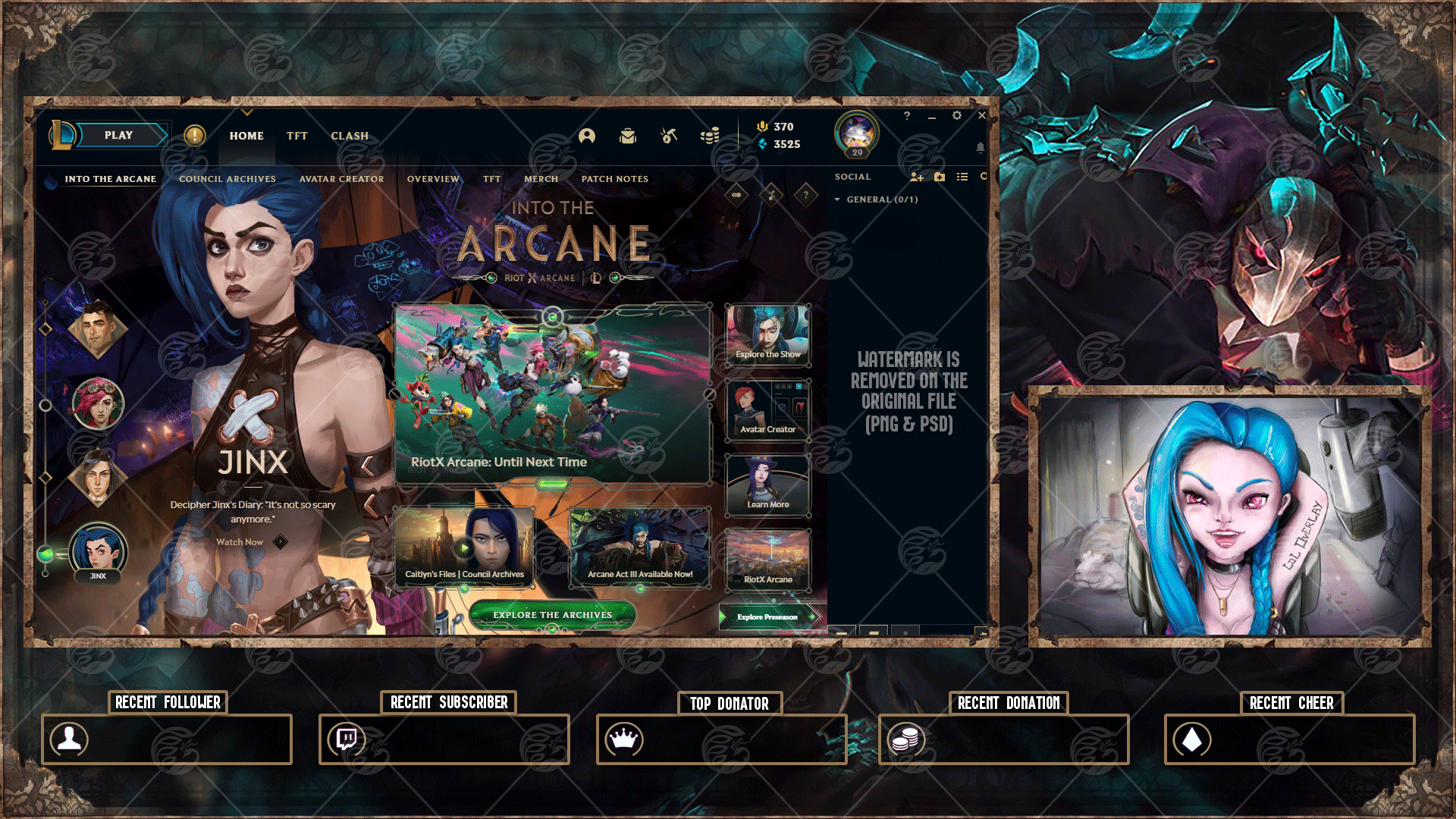Image resolution: width=1456 pixels, height=819 pixels.
Task: Open the League client settings gear
Action: click(x=956, y=115)
